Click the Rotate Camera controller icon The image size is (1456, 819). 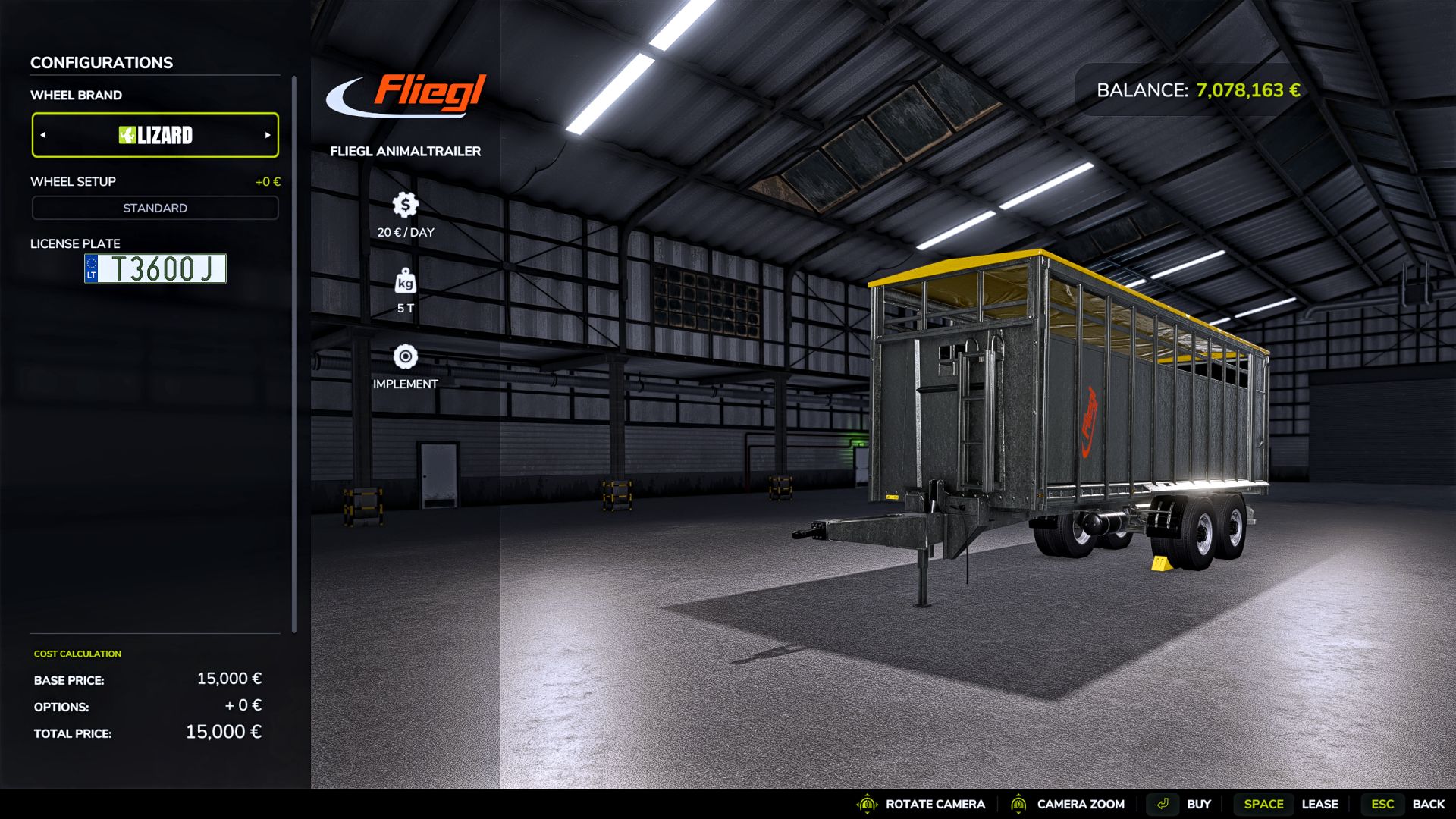tap(865, 804)
